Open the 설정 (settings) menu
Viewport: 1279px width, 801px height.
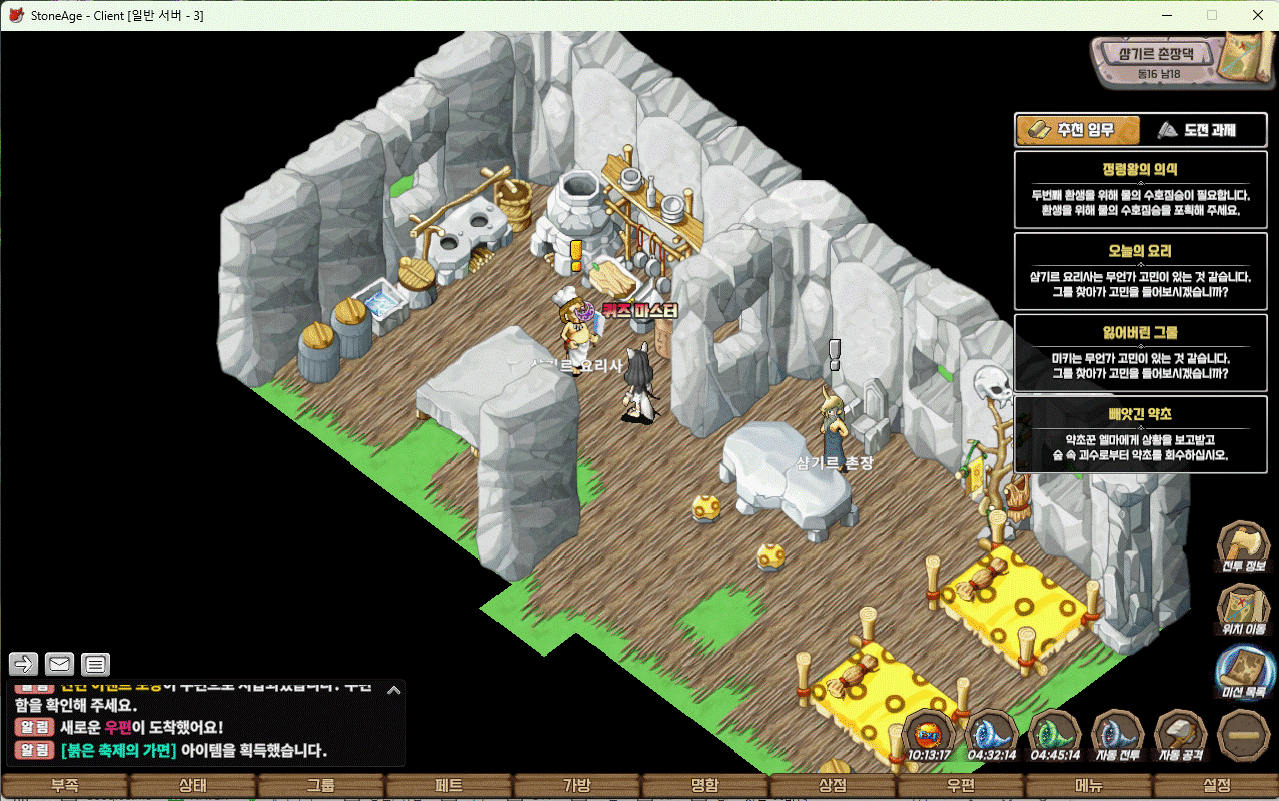tap(1217, 786)
